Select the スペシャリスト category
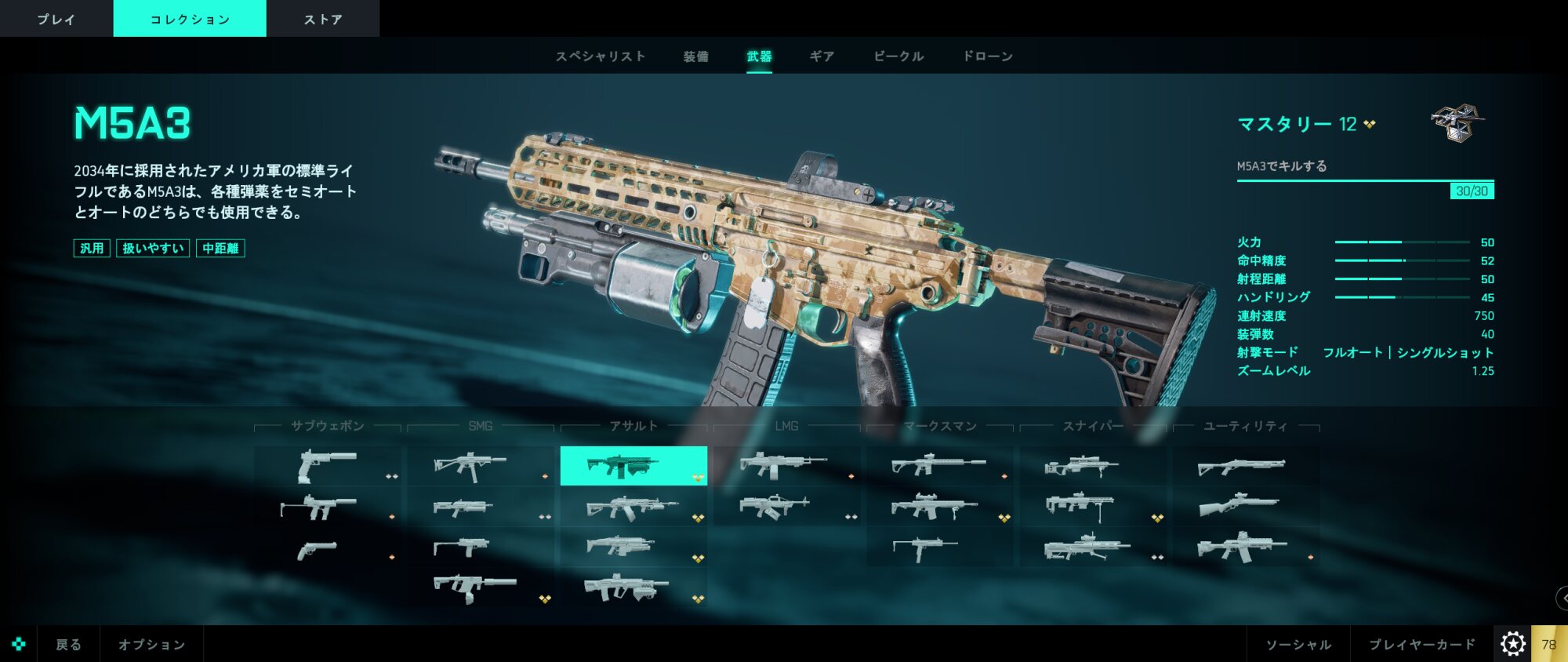The image size is (1568, 662). [x=601, y=56]
